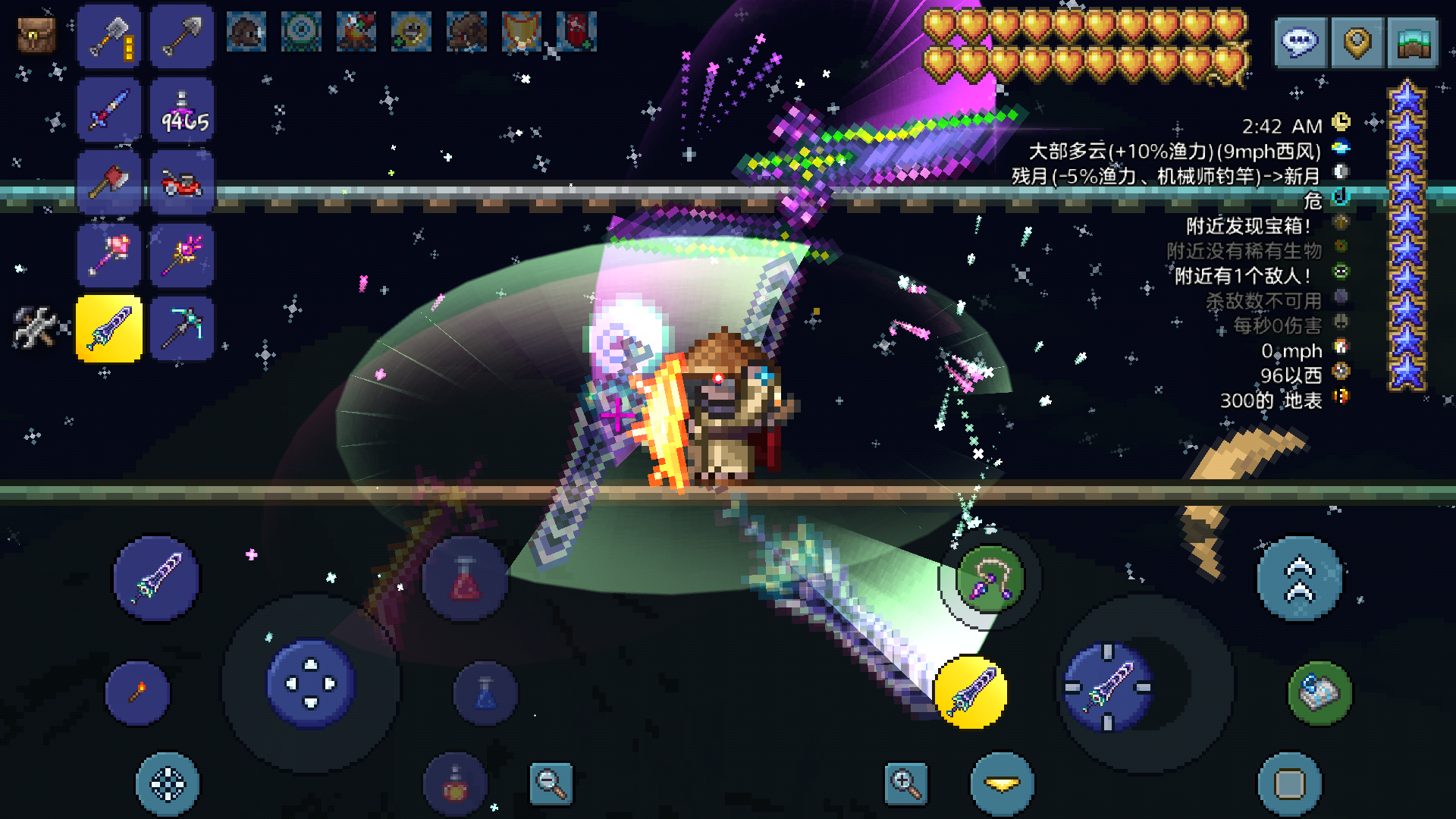The image size is (1456, 819).
Task: Open the inventory backpack
Action: click(36, 34)
